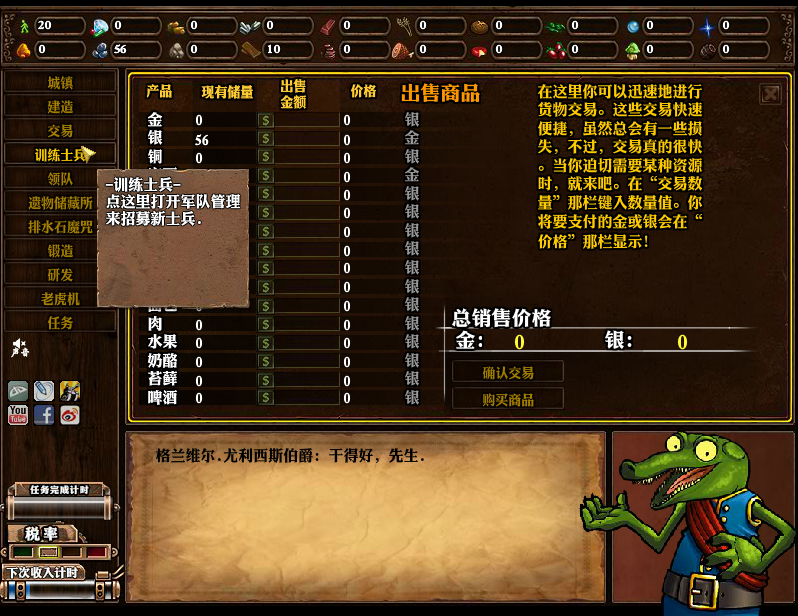This screenshot has height=616, width=798.
Task: Show the 任务 (Quests) menu
Action: pyautogui.click(x=60, y=323)
